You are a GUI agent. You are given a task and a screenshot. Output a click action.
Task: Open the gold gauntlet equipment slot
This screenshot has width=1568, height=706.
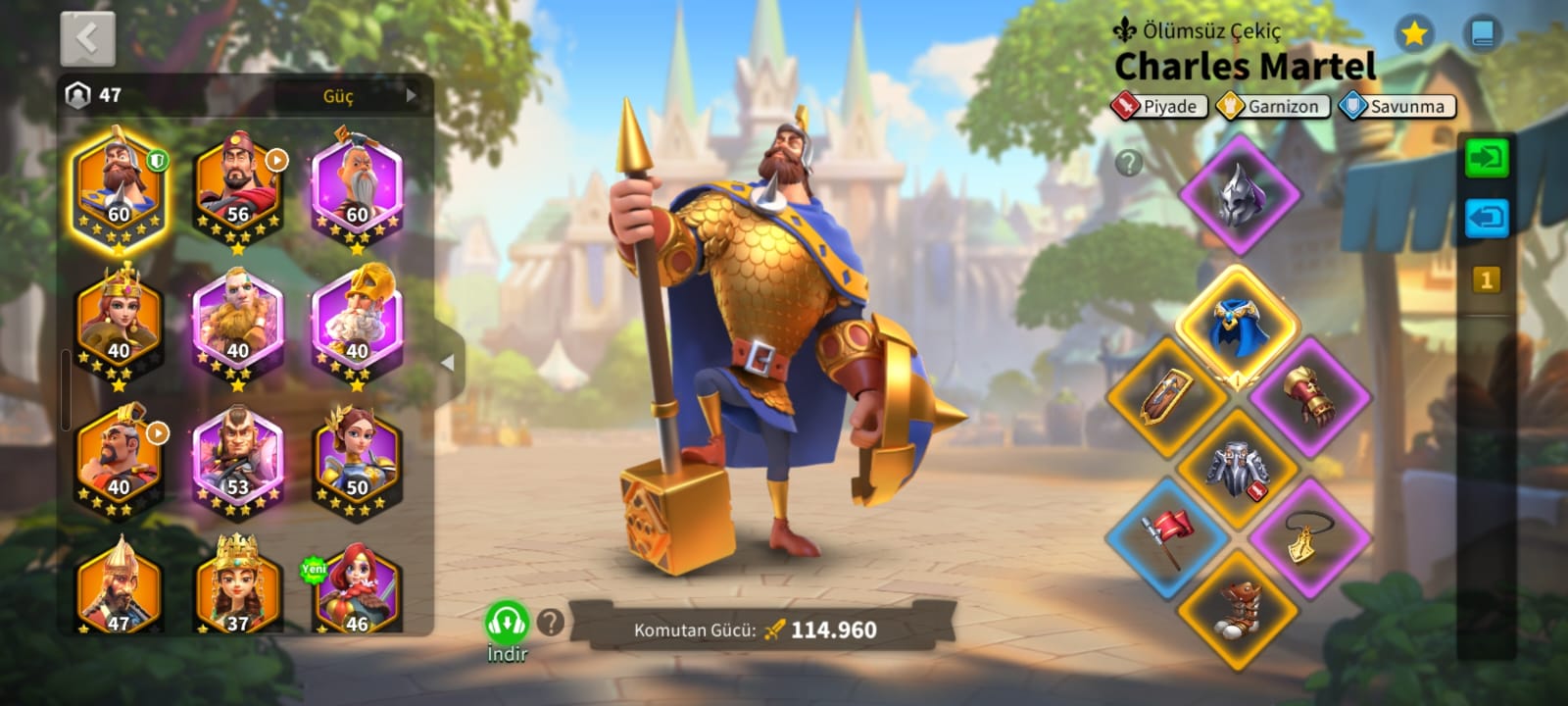(1310, 395)
